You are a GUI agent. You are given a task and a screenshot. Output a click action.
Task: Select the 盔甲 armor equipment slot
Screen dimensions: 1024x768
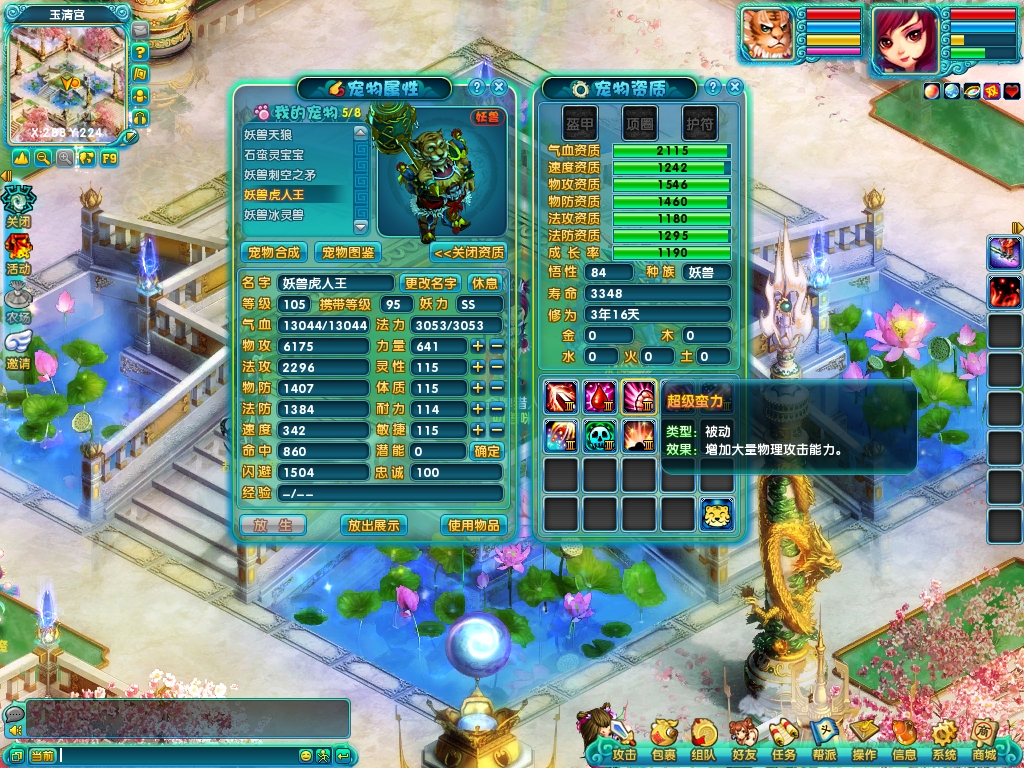pos(580,121)
